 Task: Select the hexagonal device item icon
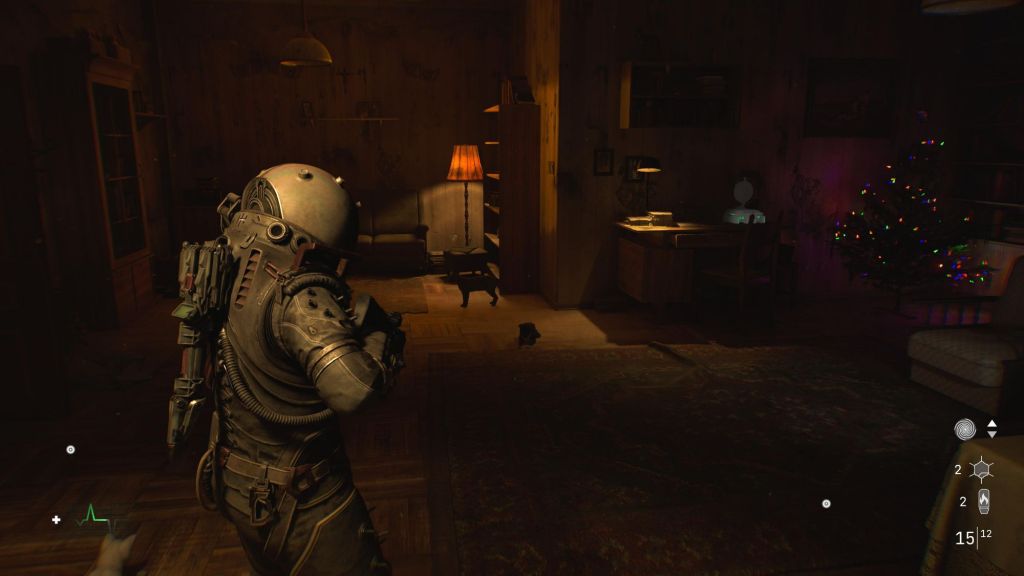pyautogui.click(x=982, y=469)
